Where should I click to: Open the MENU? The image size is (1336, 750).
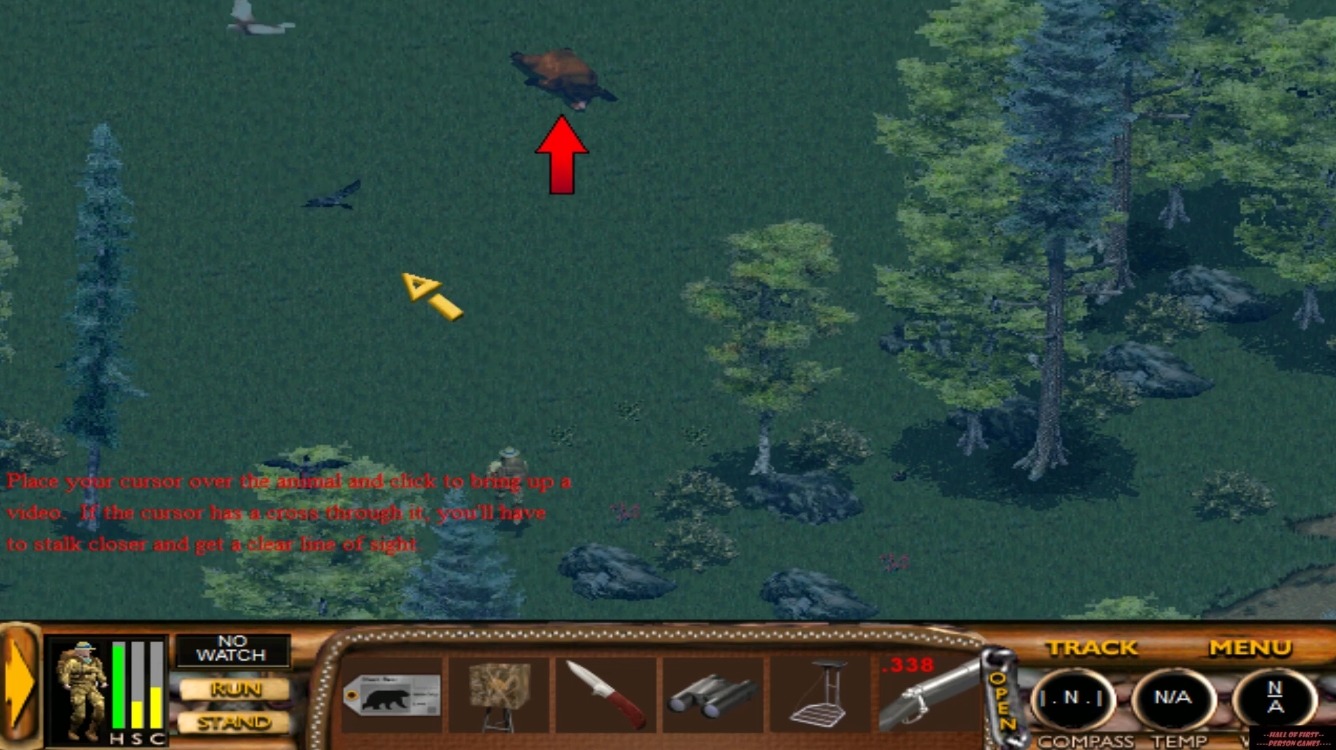point(1248,648)
